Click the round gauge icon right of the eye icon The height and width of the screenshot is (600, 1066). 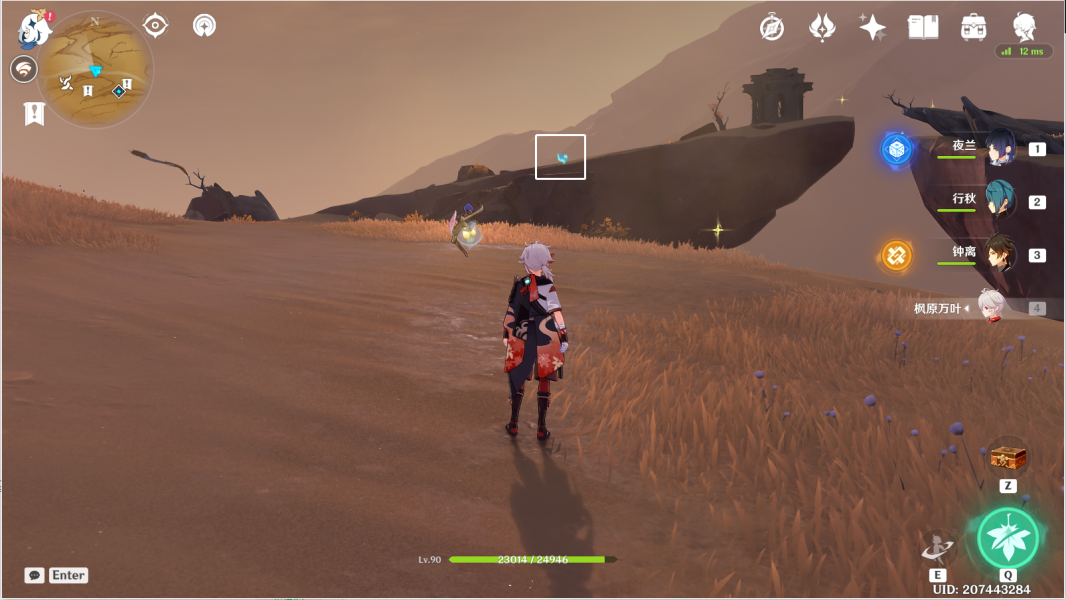click(x=204, y=25)
